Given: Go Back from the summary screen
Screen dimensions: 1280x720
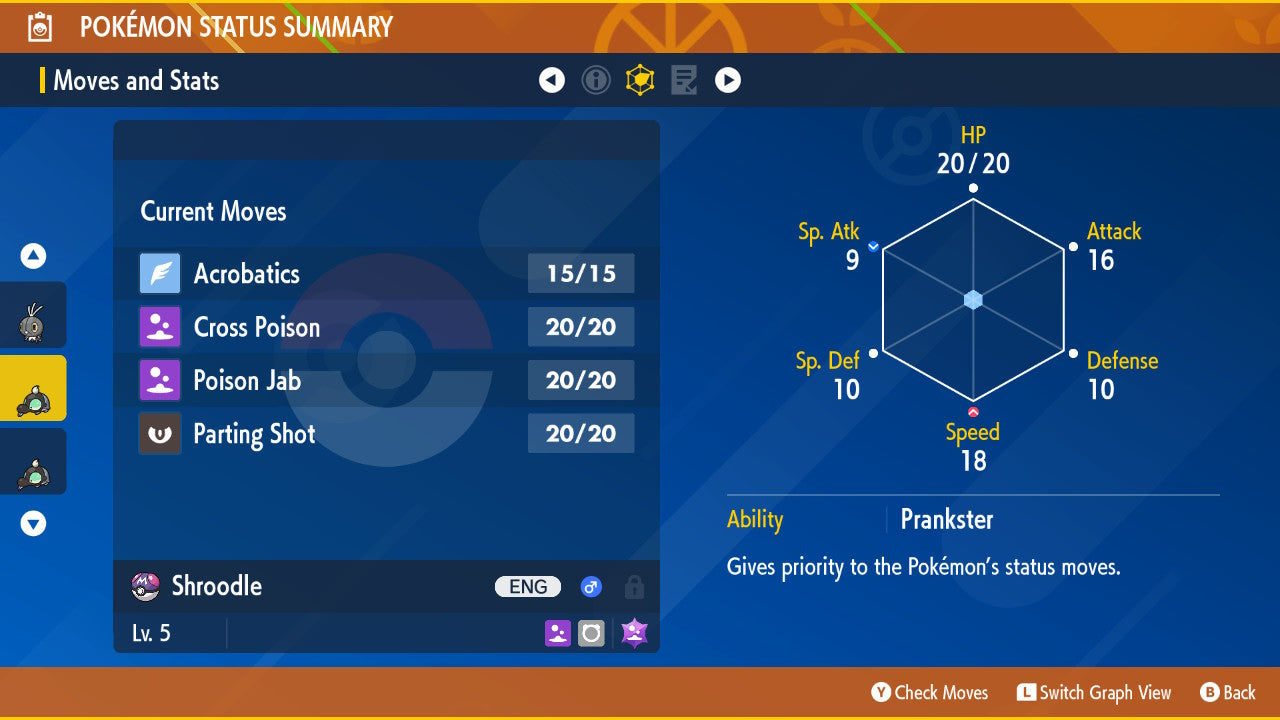Looking at the screenshot, I should coord(1228,692).
